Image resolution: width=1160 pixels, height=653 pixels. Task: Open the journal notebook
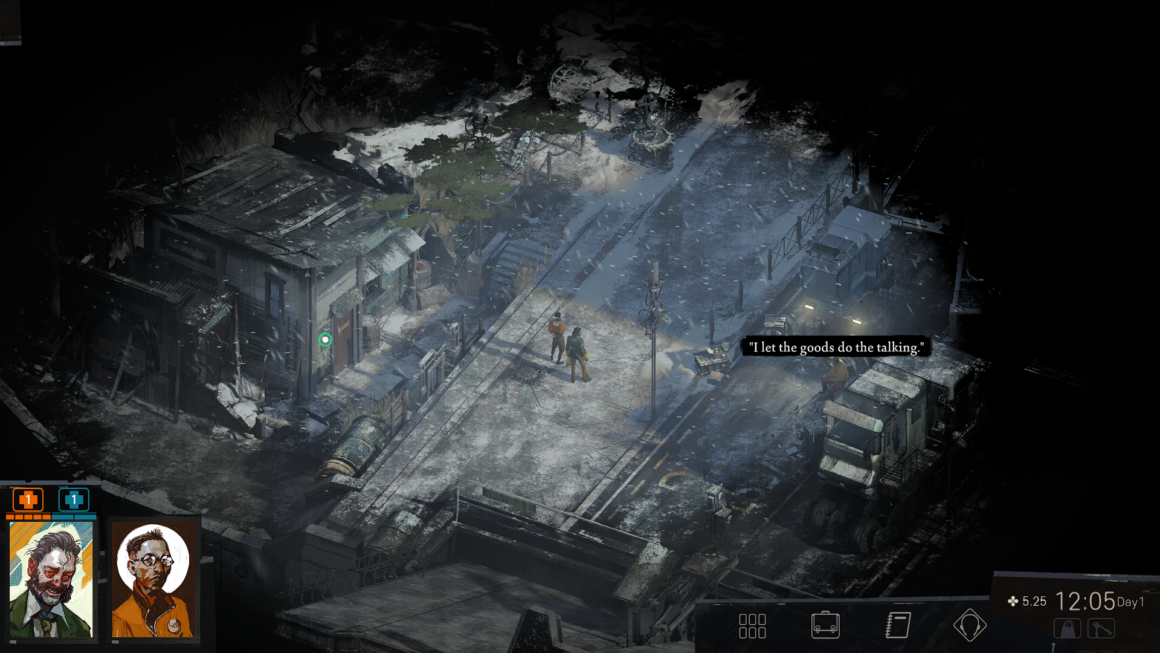[898, 626]
